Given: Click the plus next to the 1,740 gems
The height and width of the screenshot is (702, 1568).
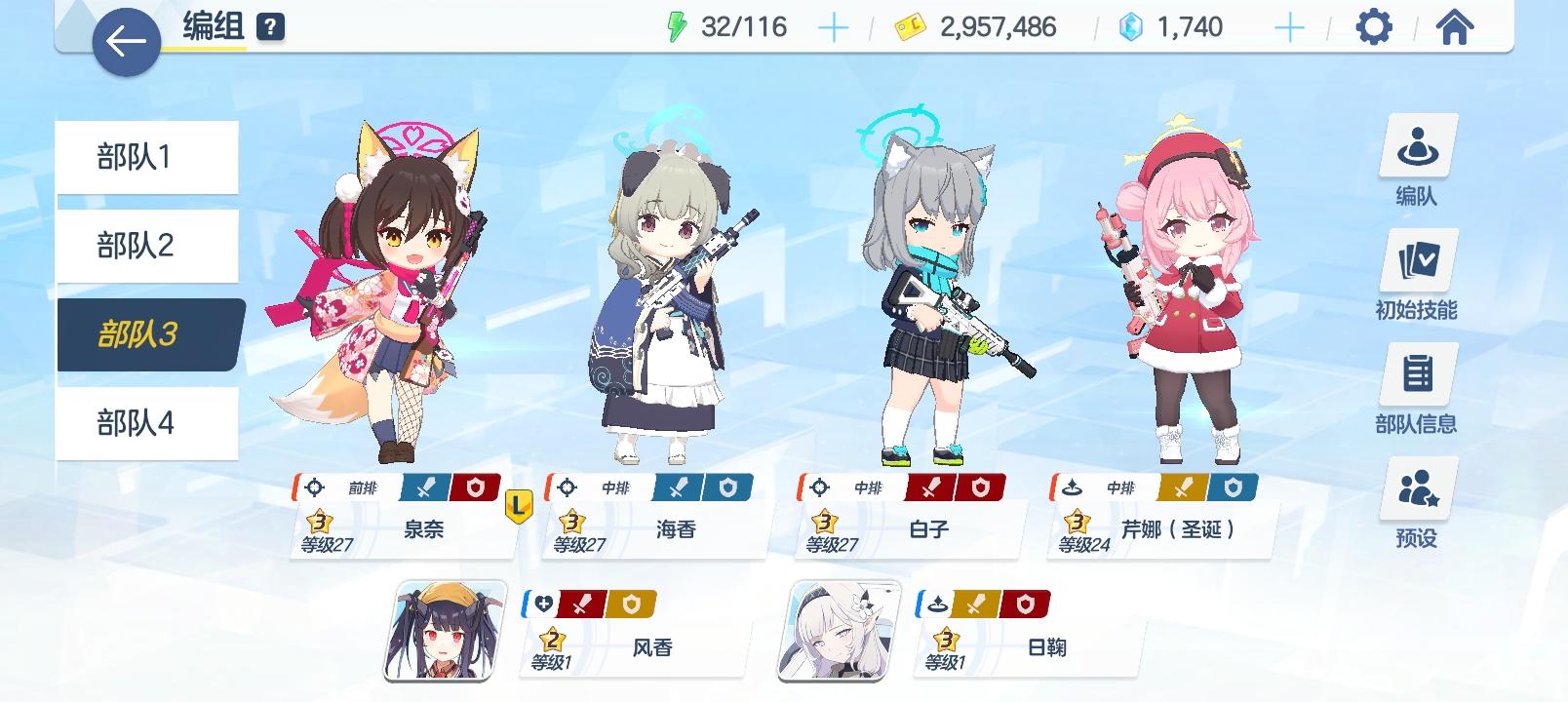Looking at the screenshot, I should click(x=1289, y=26).
